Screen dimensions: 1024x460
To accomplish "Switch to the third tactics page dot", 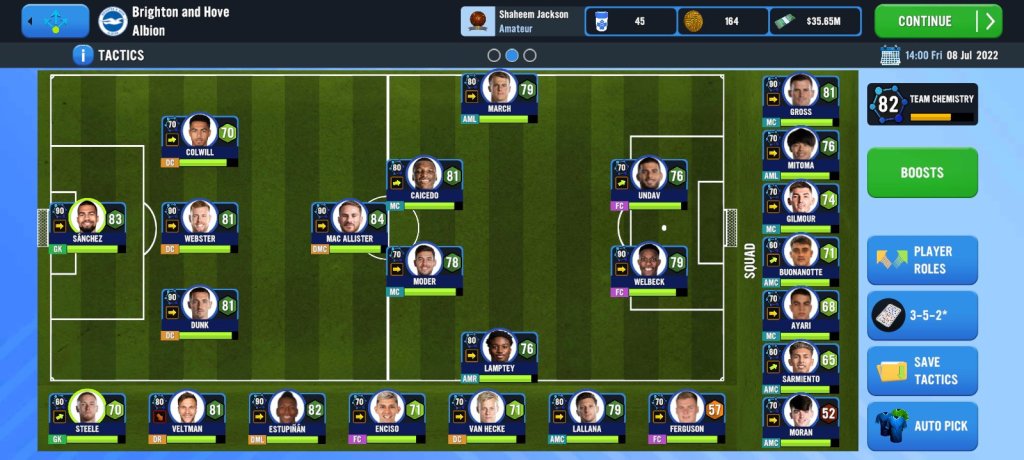I will (x=530, y=56).
